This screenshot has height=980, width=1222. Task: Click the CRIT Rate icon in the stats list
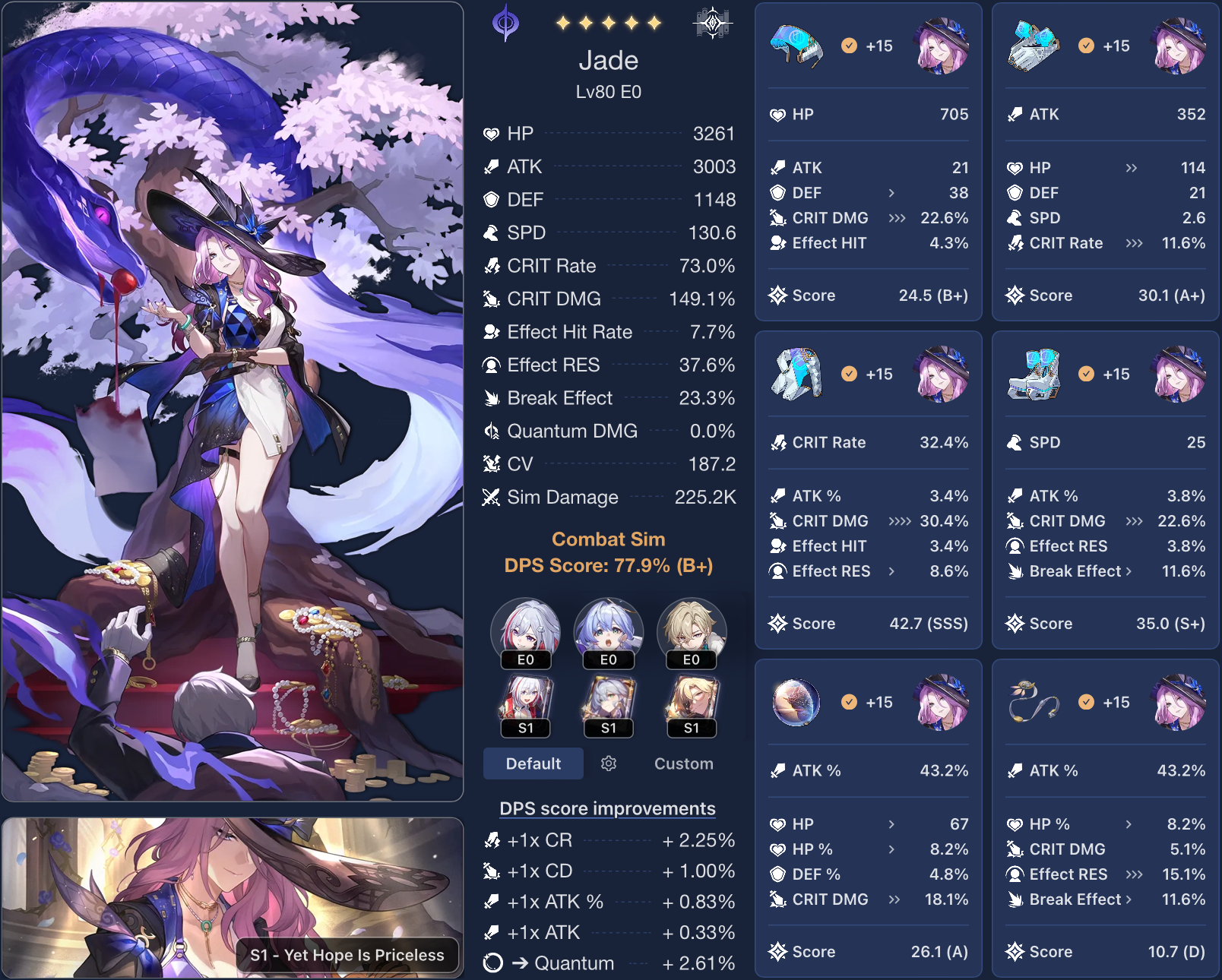pyautogui.click(x=491, y=266)
